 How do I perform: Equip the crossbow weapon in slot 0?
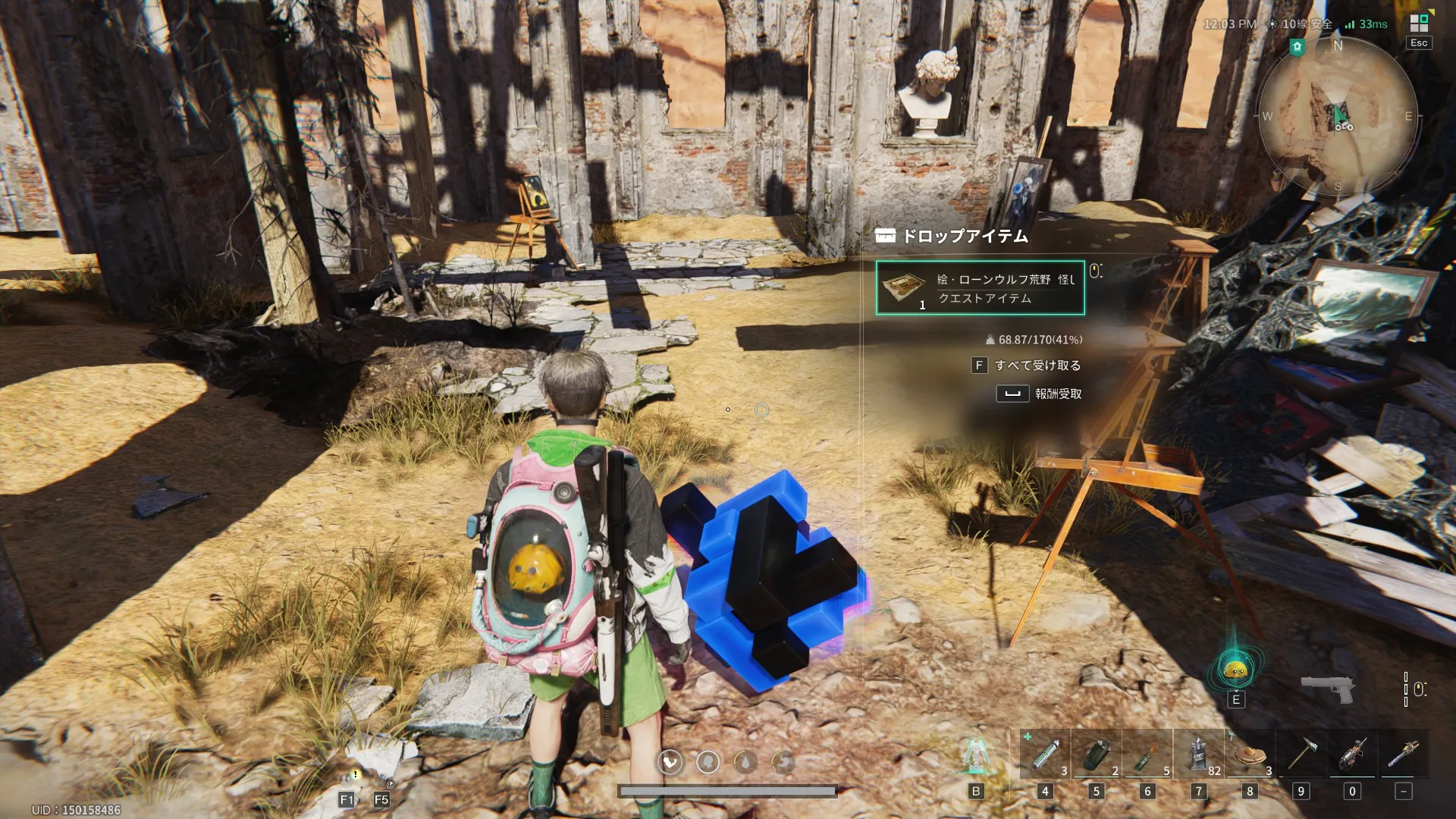coord(1352,755)
